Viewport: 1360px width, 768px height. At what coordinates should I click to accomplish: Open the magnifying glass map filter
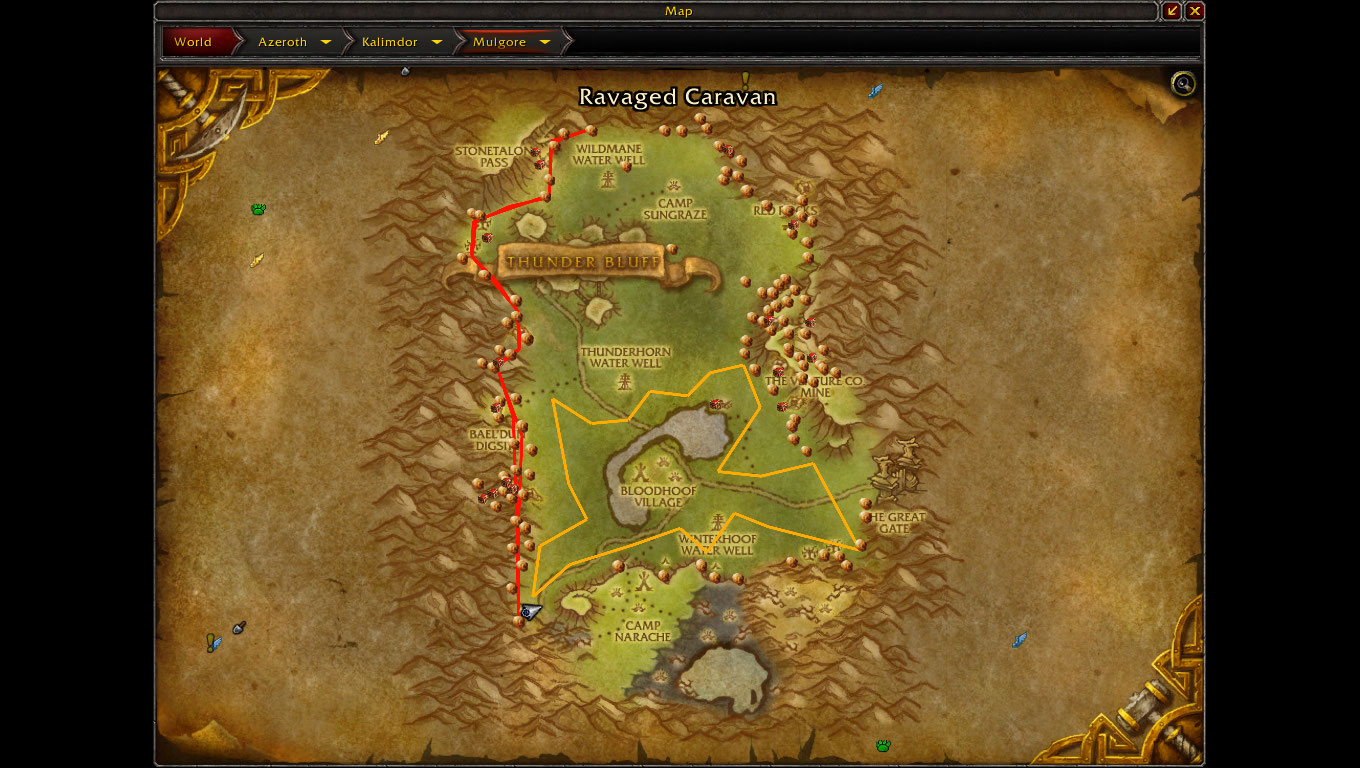[1183, 84]
